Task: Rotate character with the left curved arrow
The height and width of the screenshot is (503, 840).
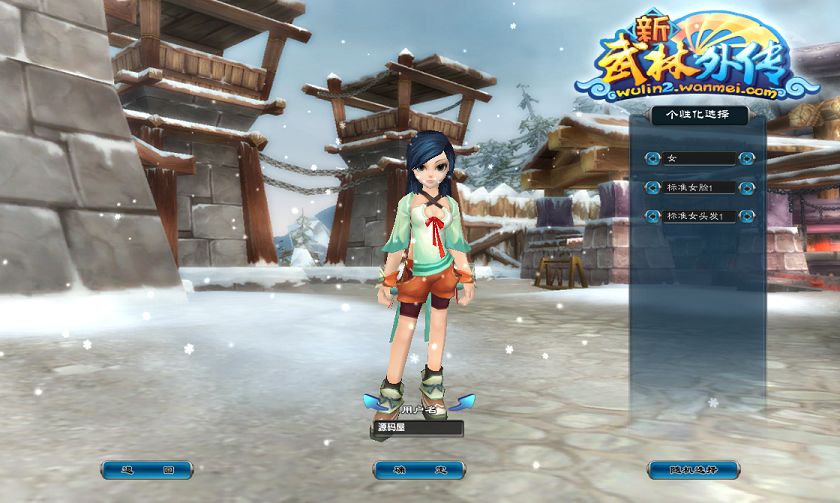Action: pos(377,403)
